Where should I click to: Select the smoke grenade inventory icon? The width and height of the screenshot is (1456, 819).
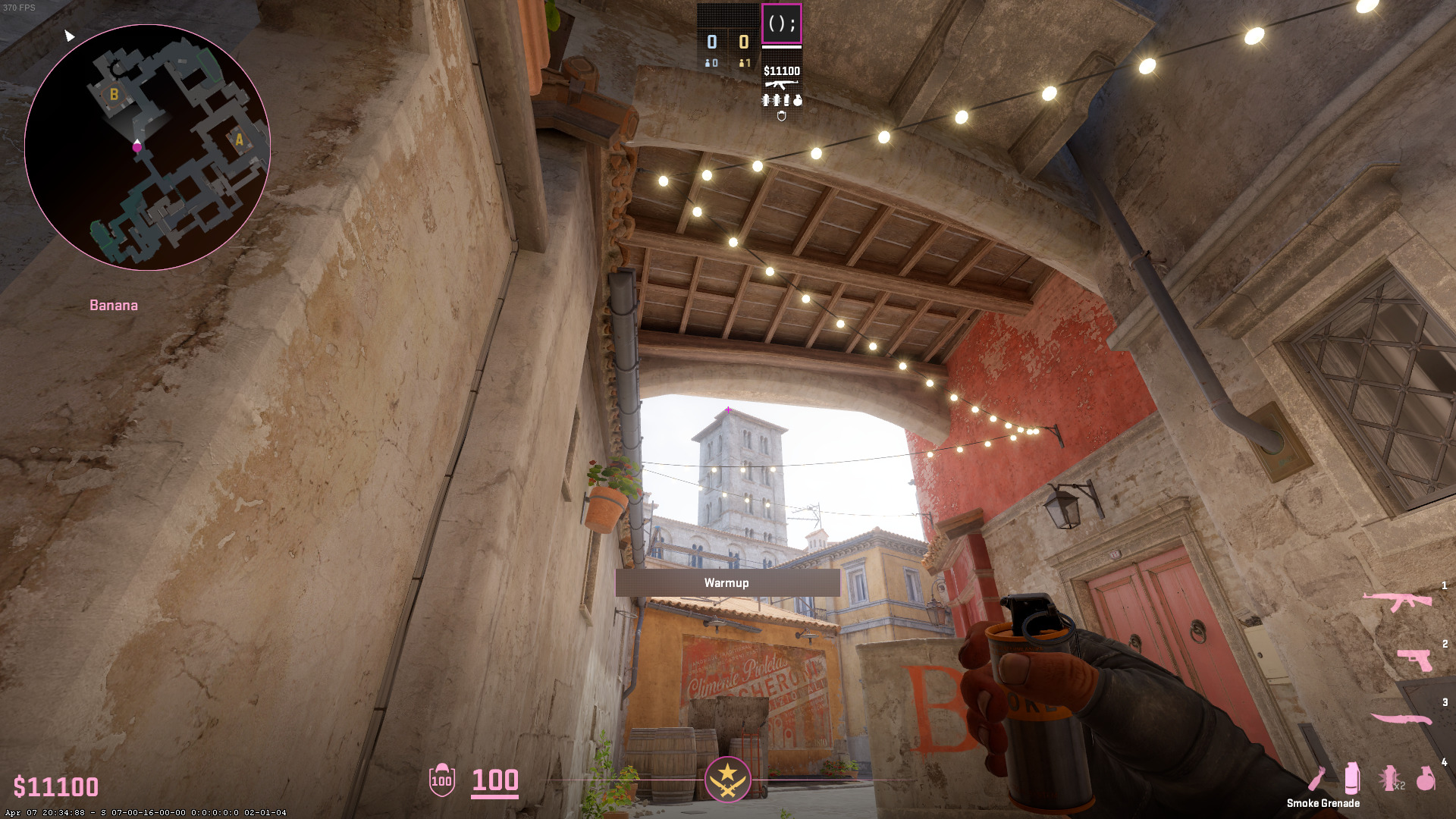[1351, 778]
